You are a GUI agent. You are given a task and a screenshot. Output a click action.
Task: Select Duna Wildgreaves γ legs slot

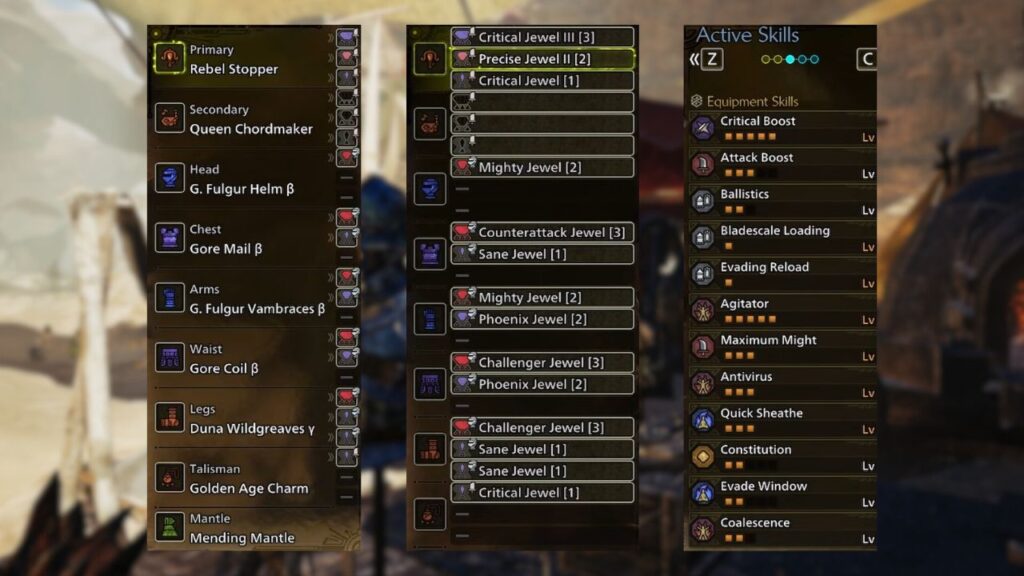(240, 419)
